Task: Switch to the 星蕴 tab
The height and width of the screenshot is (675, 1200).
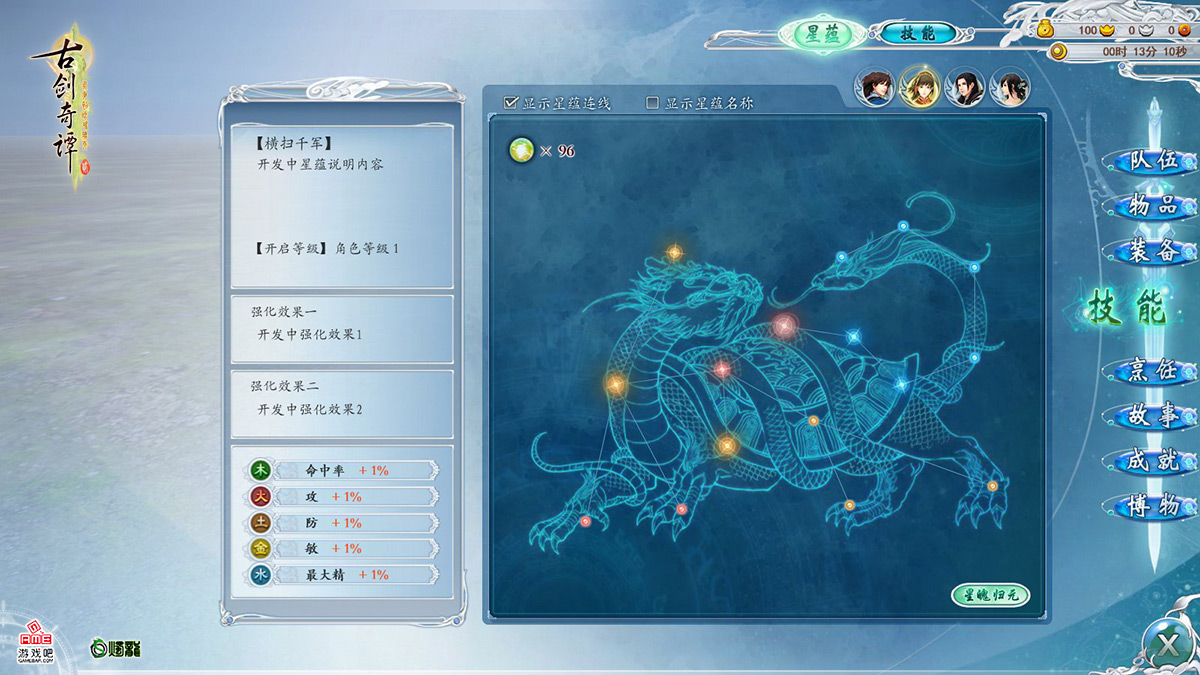Action: (x=822, y=33)
